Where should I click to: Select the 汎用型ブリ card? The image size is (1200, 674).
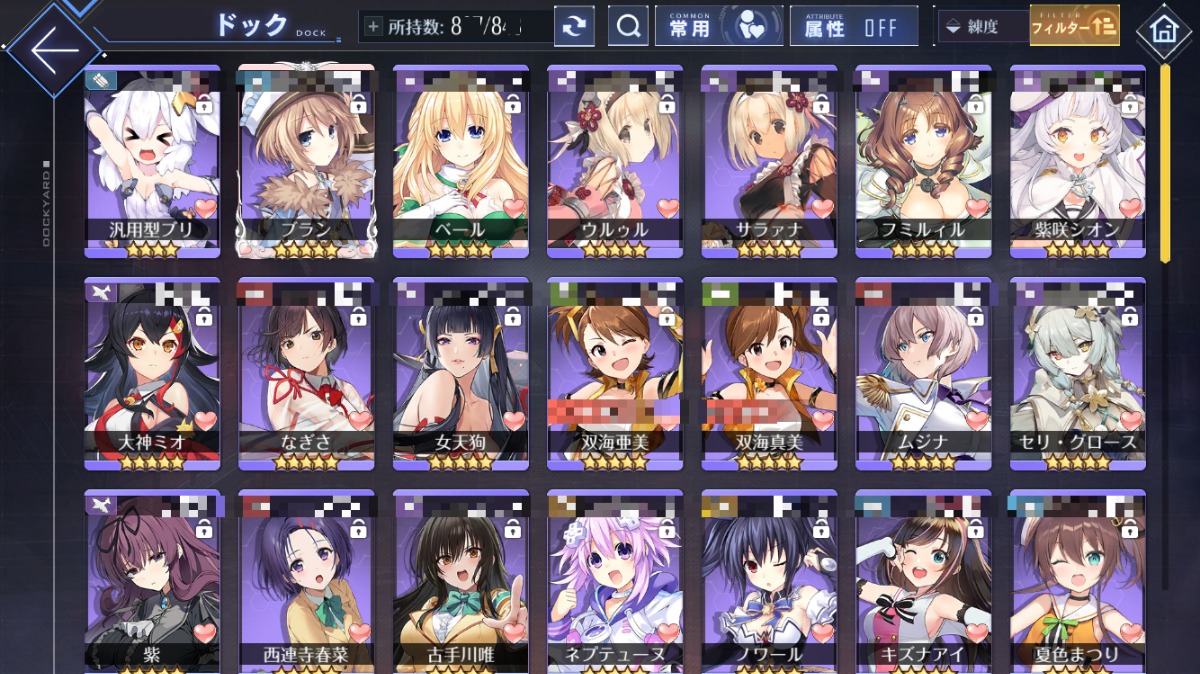(x=151, y=160)
